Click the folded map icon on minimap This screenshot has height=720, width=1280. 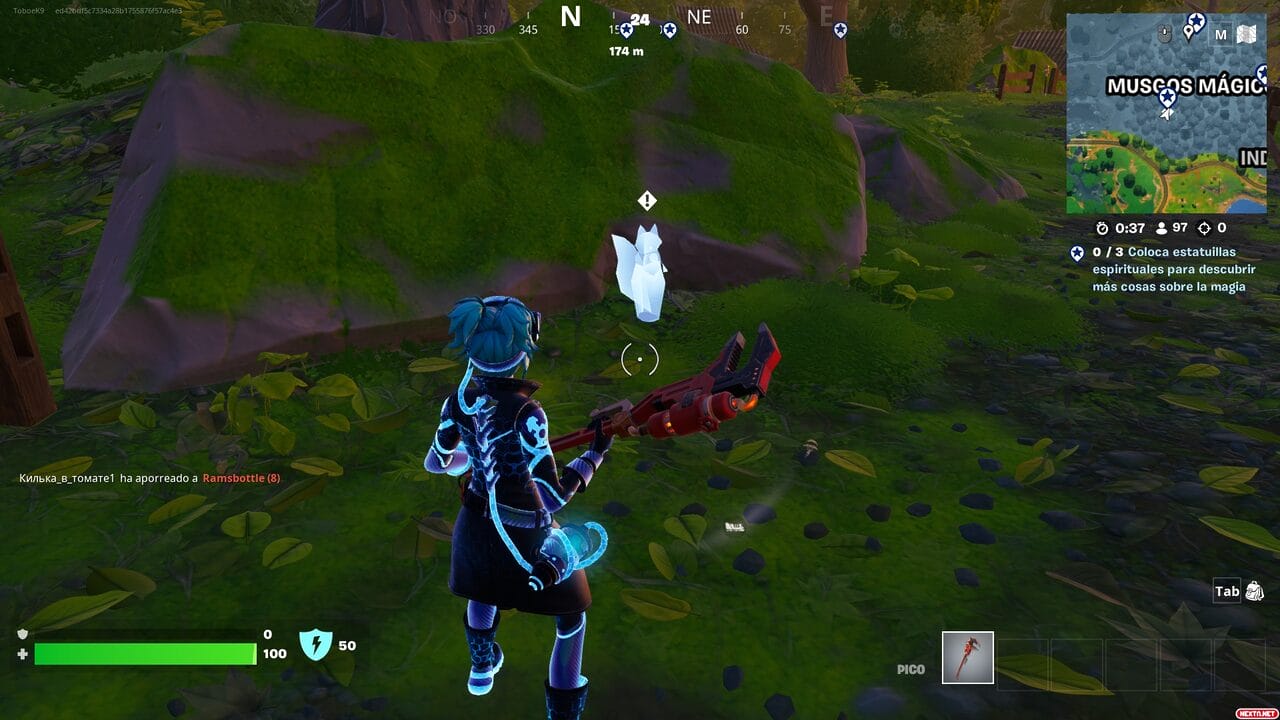pos(1246,35)
